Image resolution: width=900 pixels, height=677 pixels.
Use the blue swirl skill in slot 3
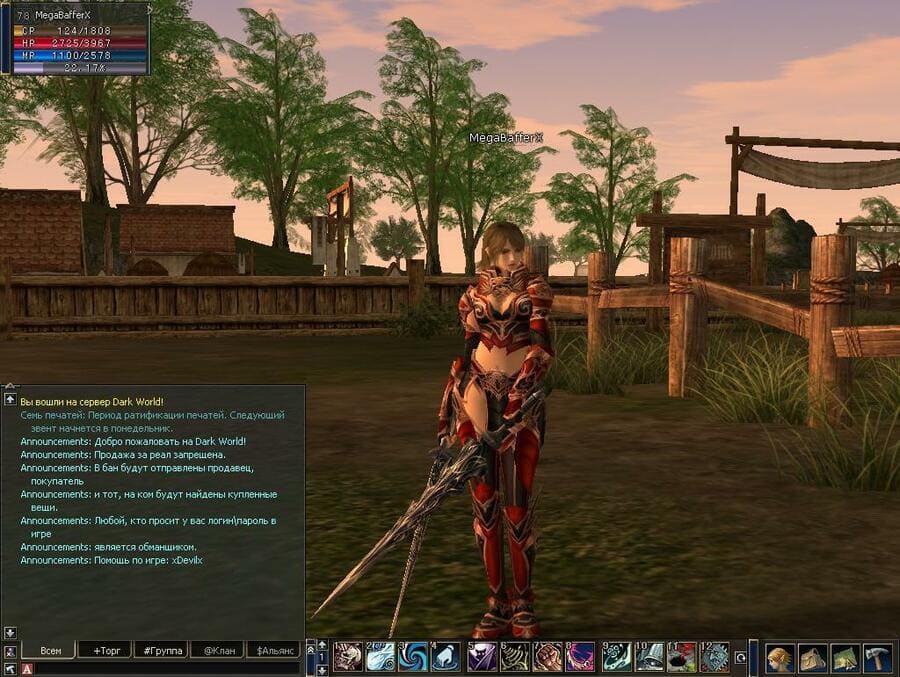(x=412, y=657)
